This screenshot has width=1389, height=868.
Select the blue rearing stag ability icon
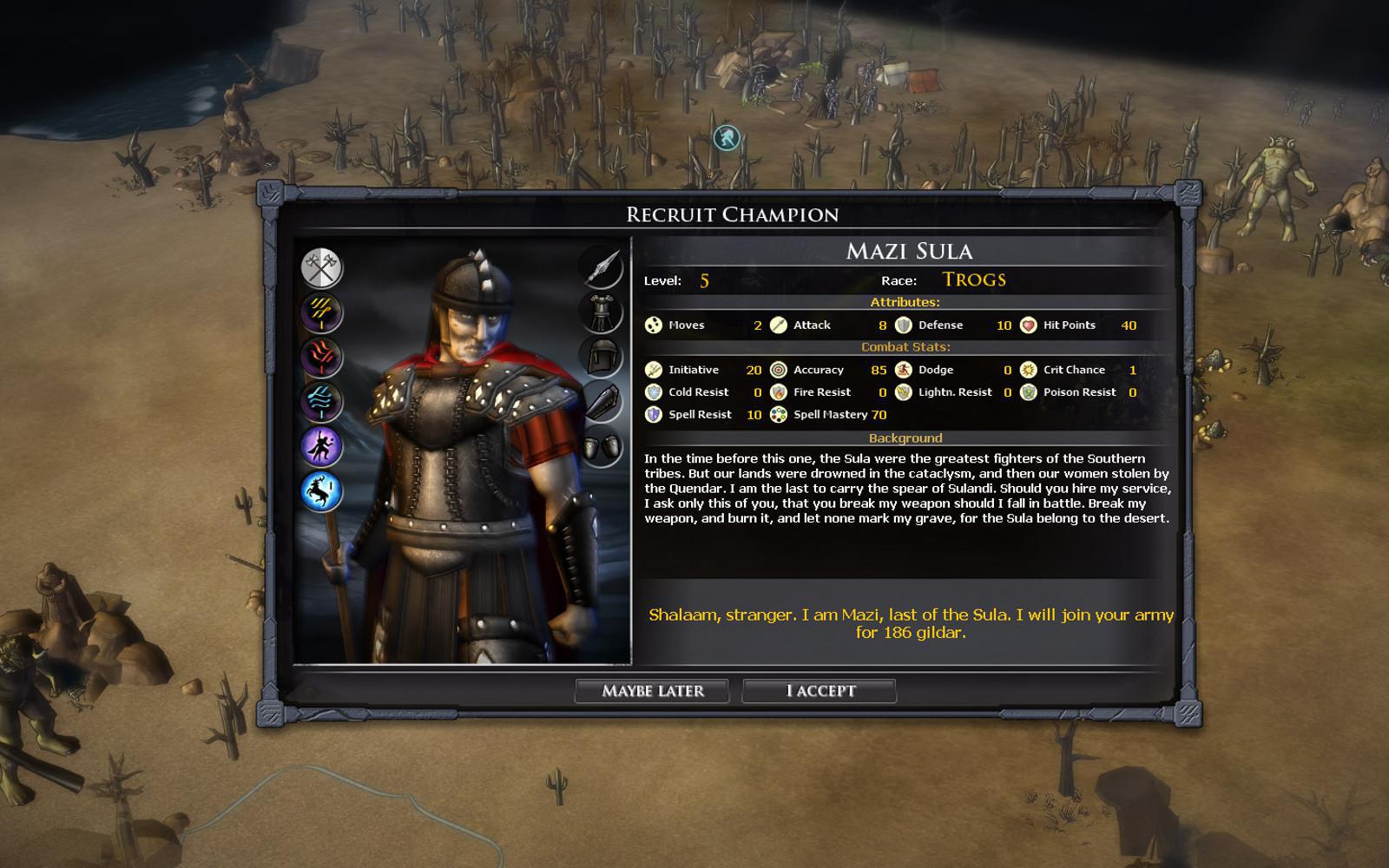click(322, 491)
